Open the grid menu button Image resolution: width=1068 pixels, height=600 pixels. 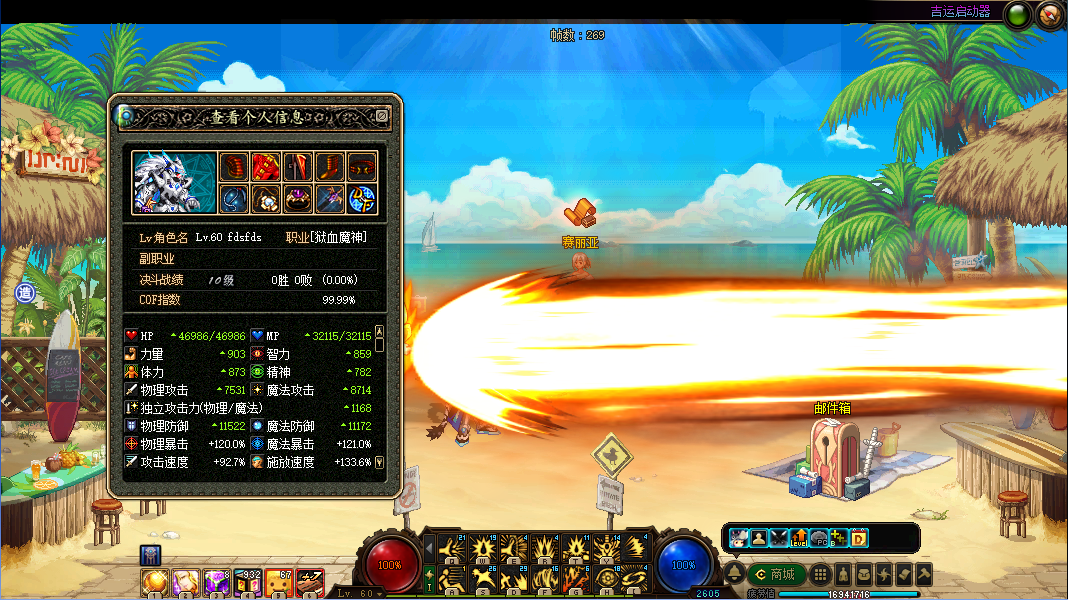(x=820, y=574)
